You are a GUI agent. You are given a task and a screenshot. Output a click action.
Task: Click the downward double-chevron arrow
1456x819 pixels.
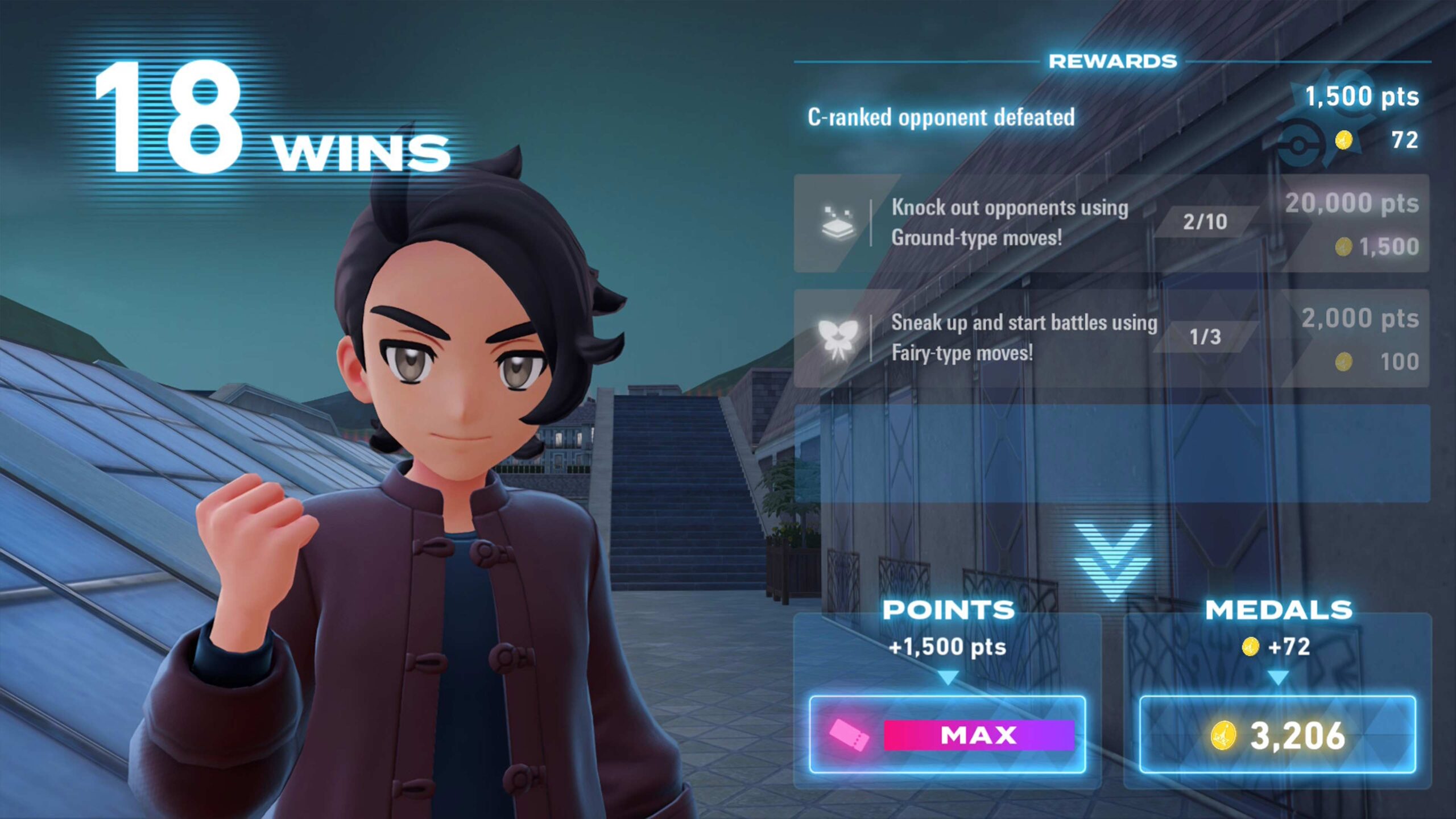click(1112, 560)
